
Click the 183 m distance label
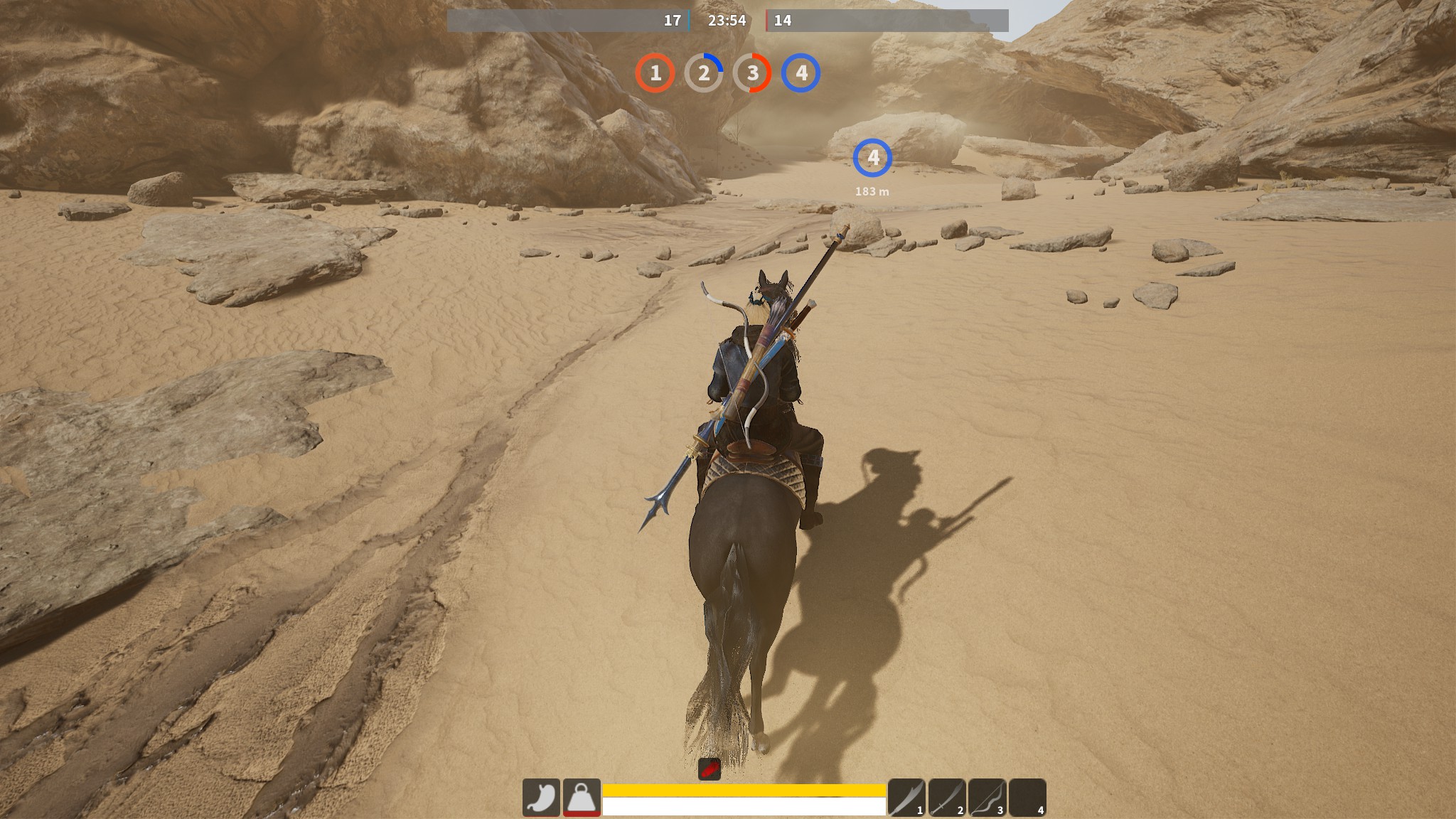click(874, 190)
